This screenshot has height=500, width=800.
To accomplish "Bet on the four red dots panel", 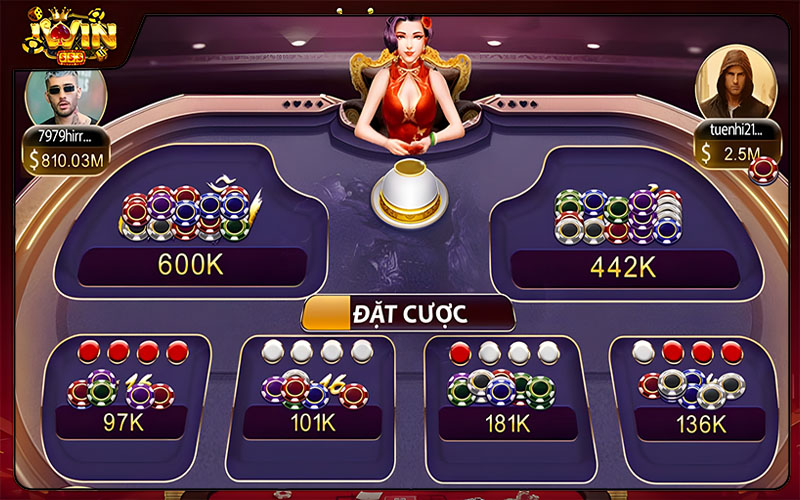I will click(x=129, y=395).
